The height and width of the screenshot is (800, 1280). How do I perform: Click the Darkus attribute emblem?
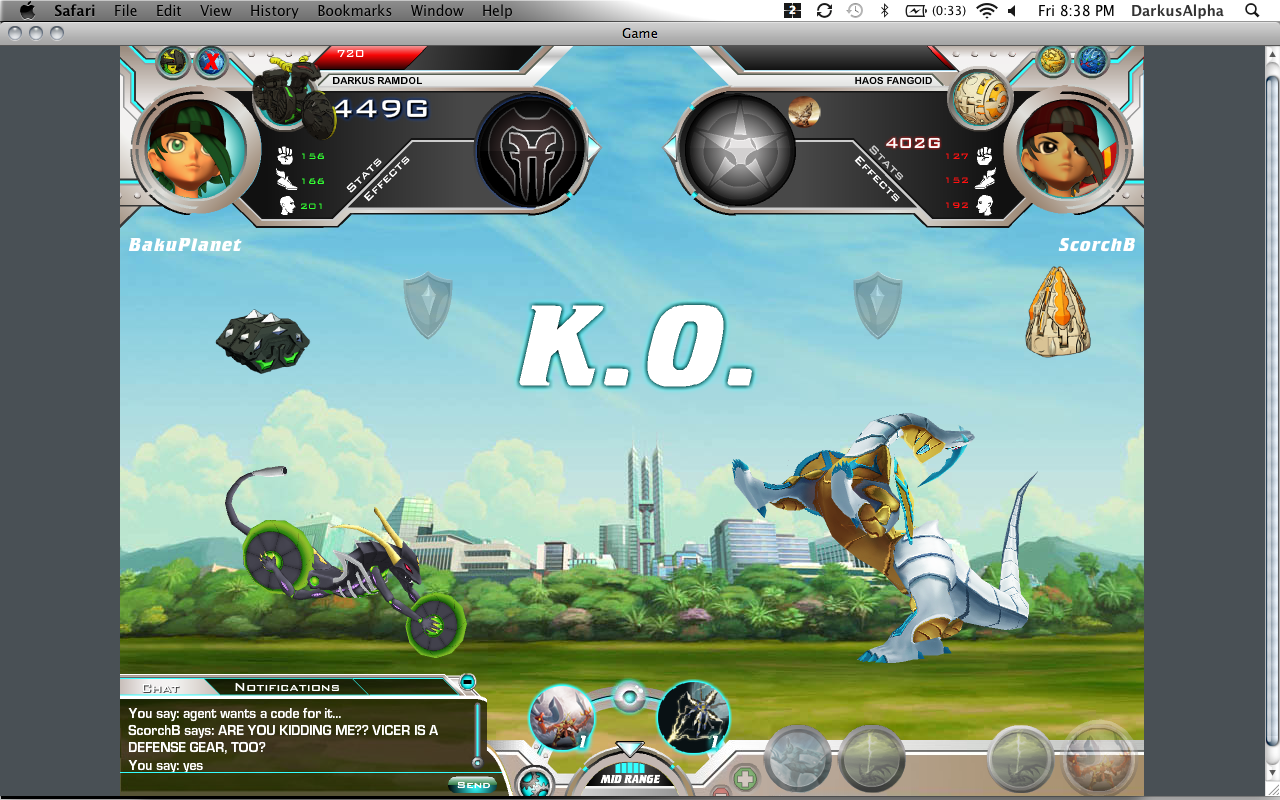[x=530, y=150]
